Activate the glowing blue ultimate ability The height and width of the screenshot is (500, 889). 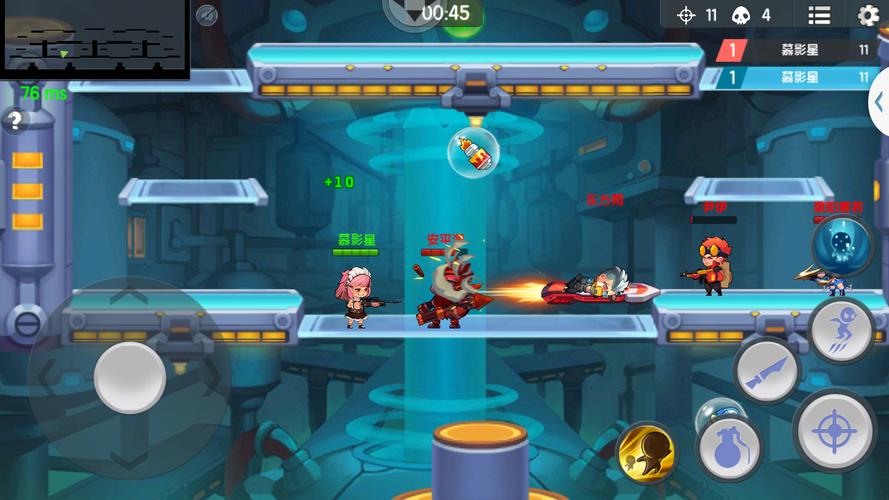point(841,245)
